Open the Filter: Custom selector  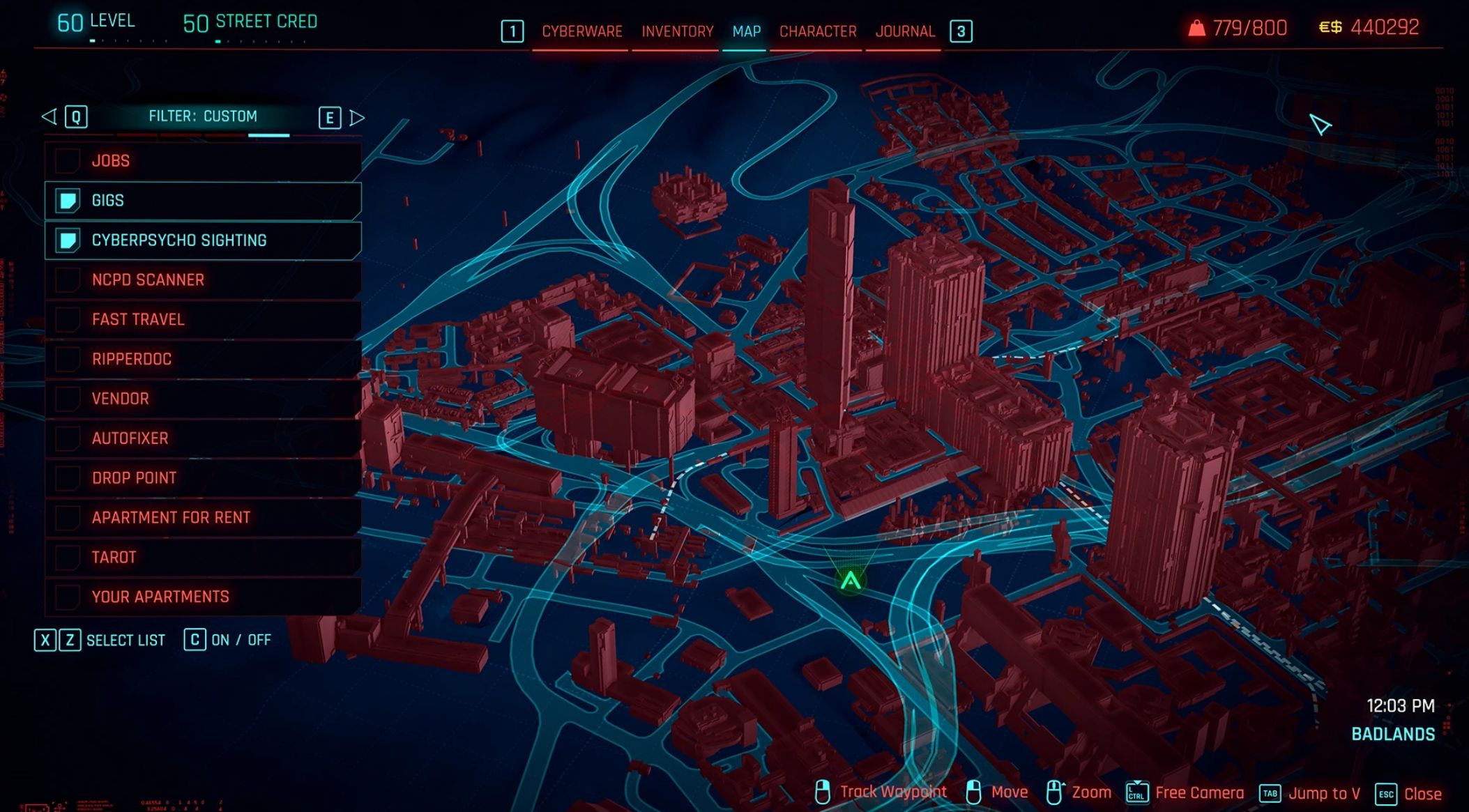point(203,116)
